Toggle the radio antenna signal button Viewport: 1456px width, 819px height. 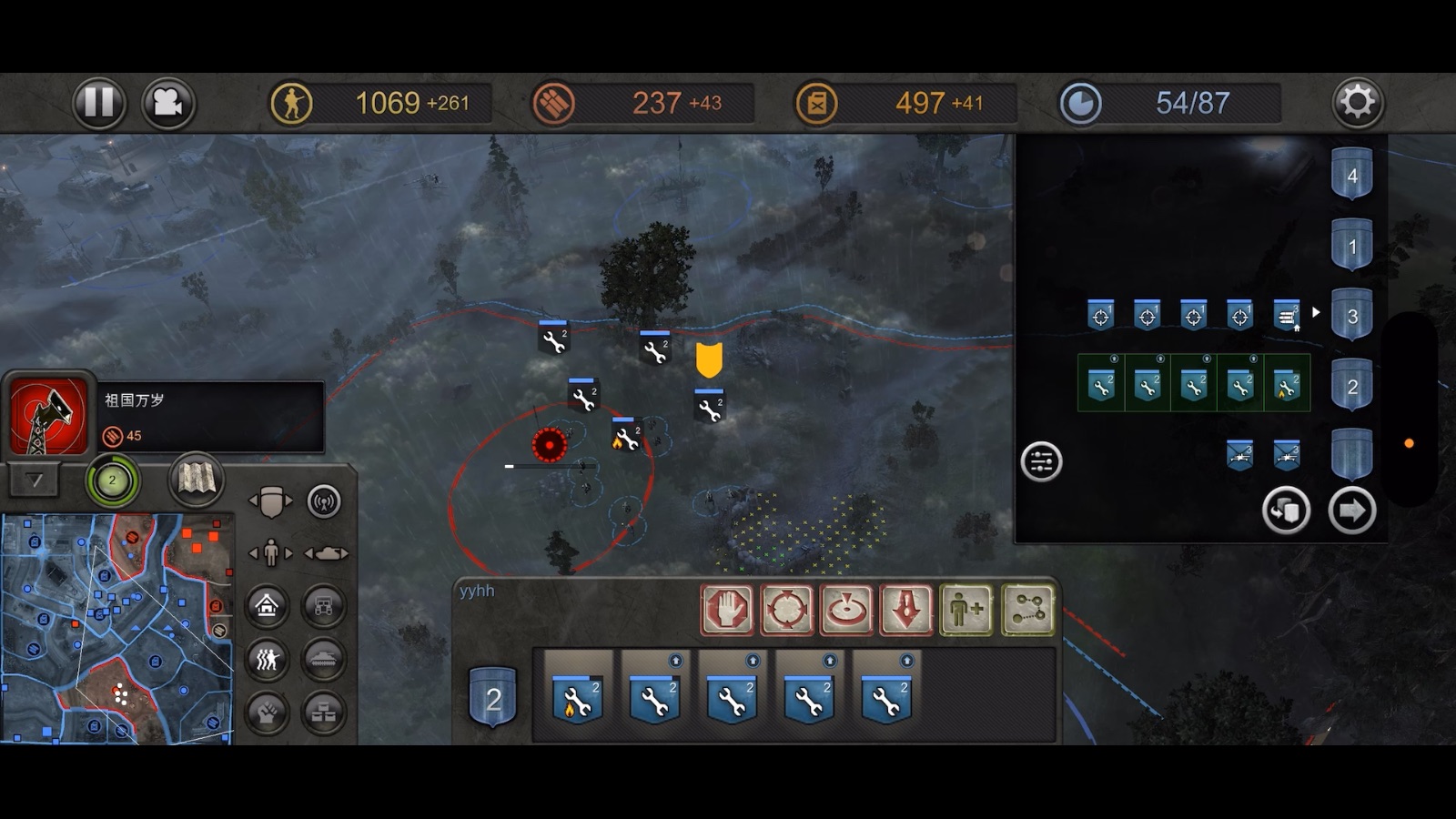click(324, 501)
